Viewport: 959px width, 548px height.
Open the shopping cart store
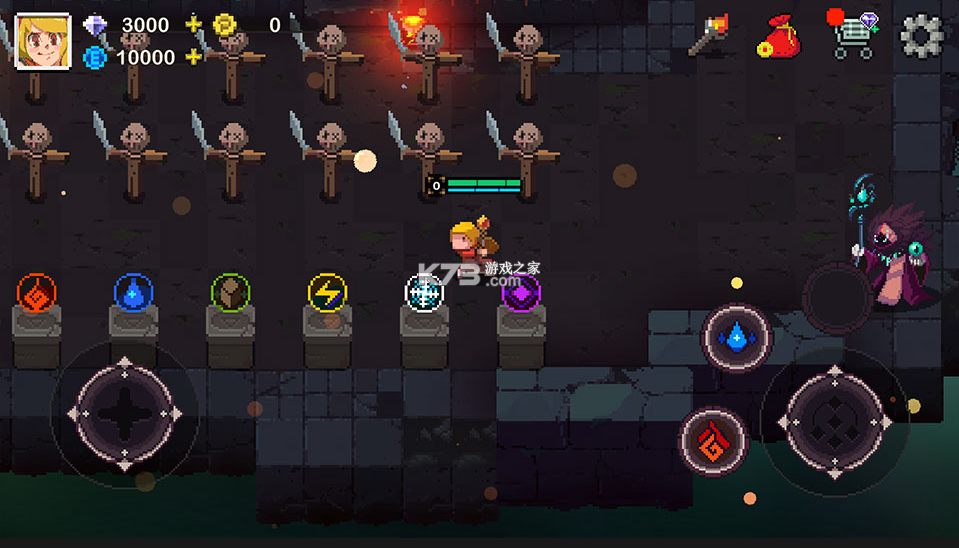[851, 36]
